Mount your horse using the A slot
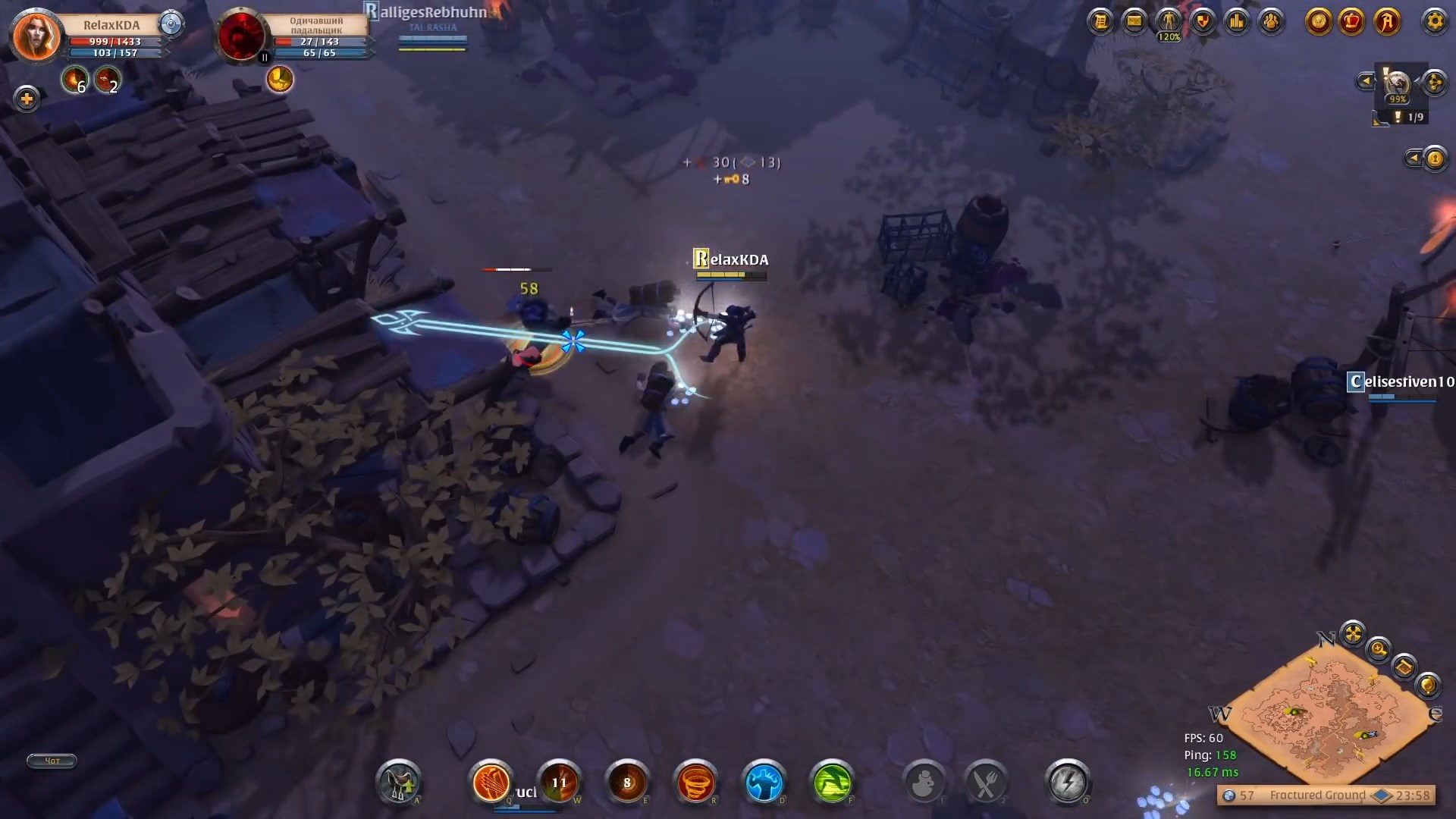 pyautogui.click(x=400, y=781)
